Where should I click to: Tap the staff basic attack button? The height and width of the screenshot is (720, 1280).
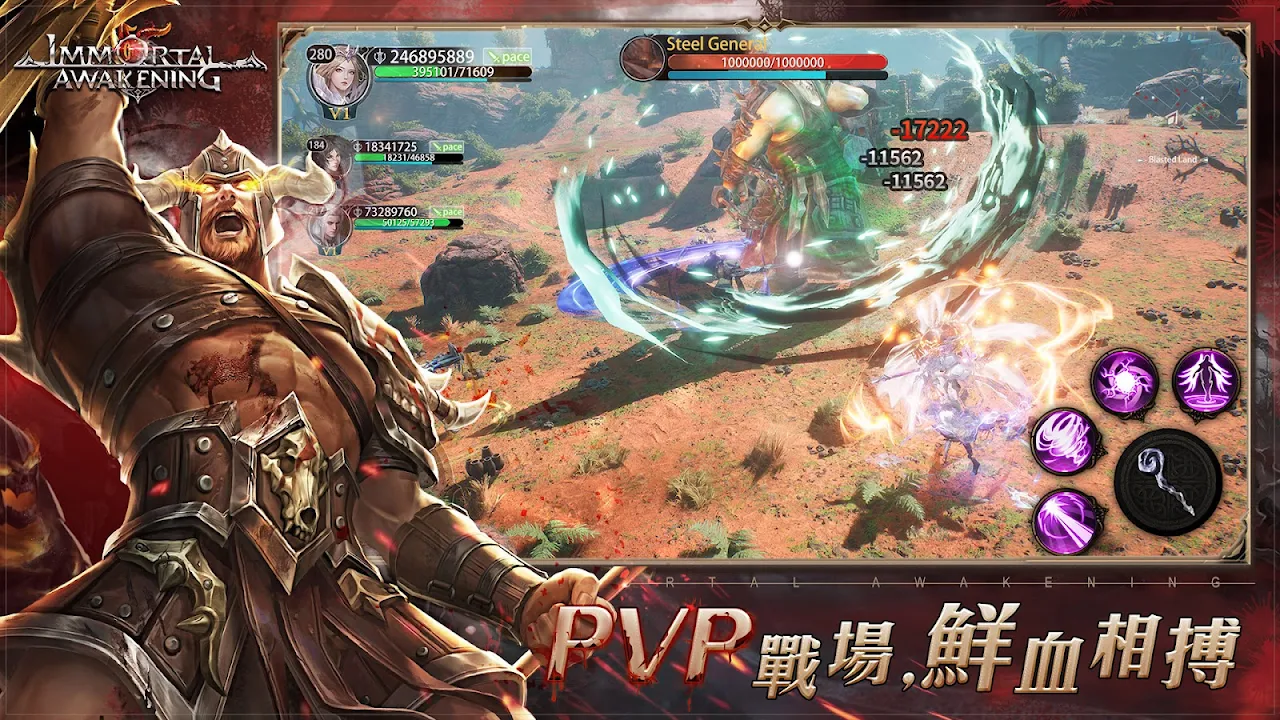pos(1167,481)
